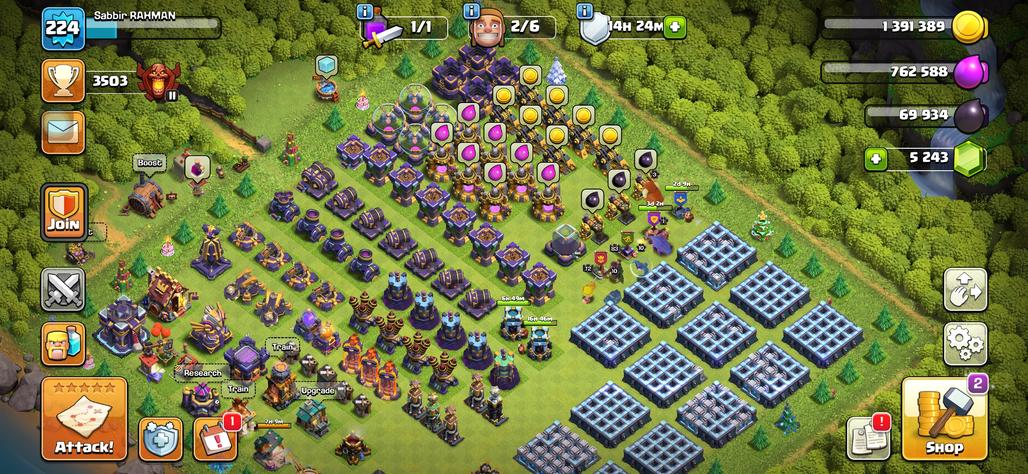Open the player profile level badge
This screenshot has width=1028, height=474.
62,29
